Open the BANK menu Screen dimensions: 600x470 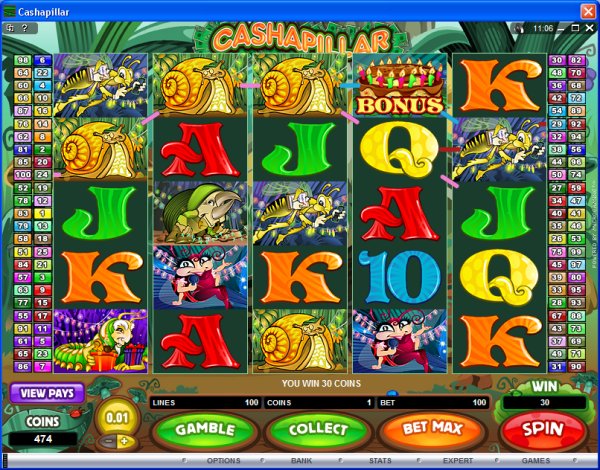point(301,461)
